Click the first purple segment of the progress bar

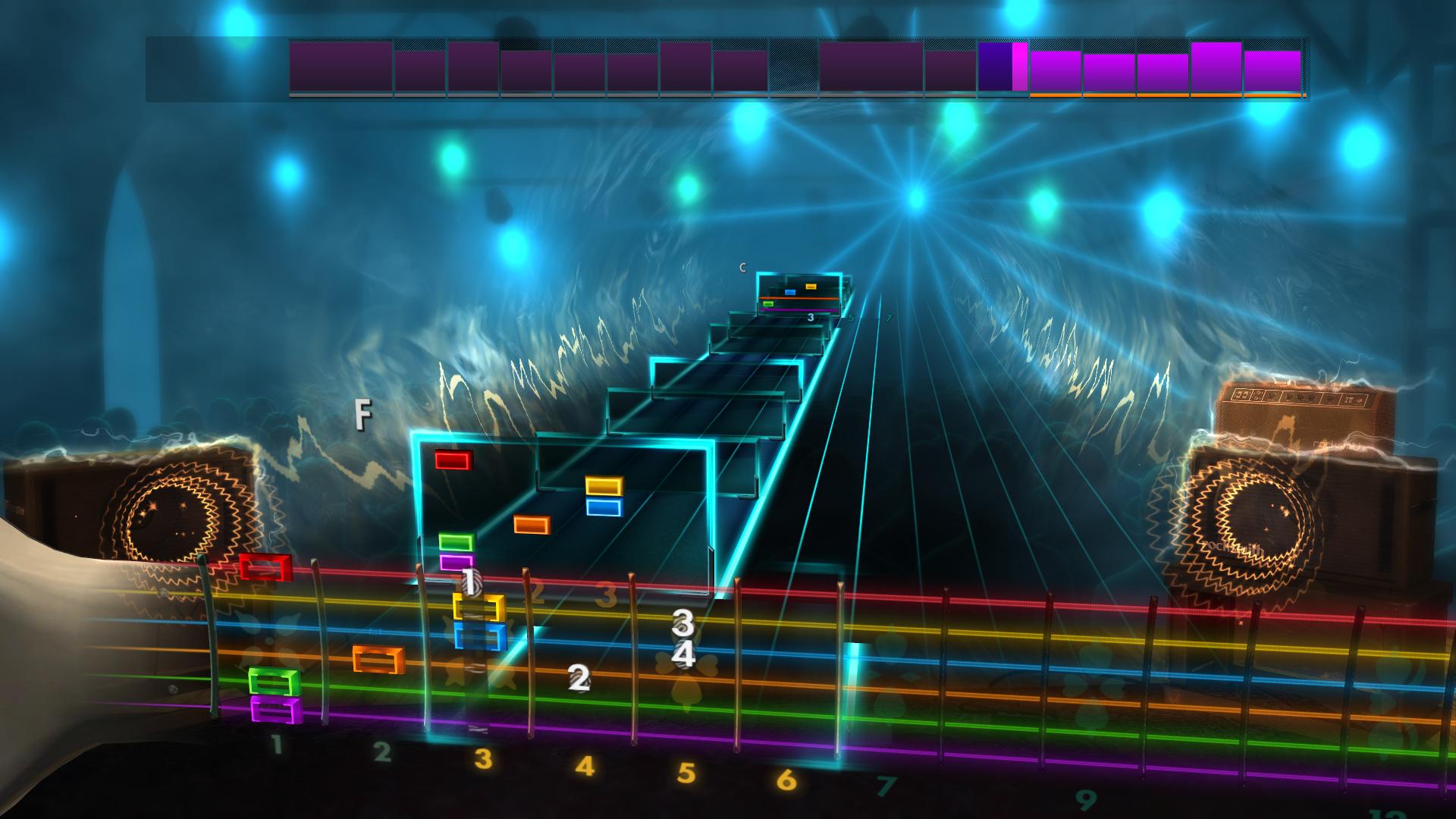pyautogui.click(x=340, y=67)
